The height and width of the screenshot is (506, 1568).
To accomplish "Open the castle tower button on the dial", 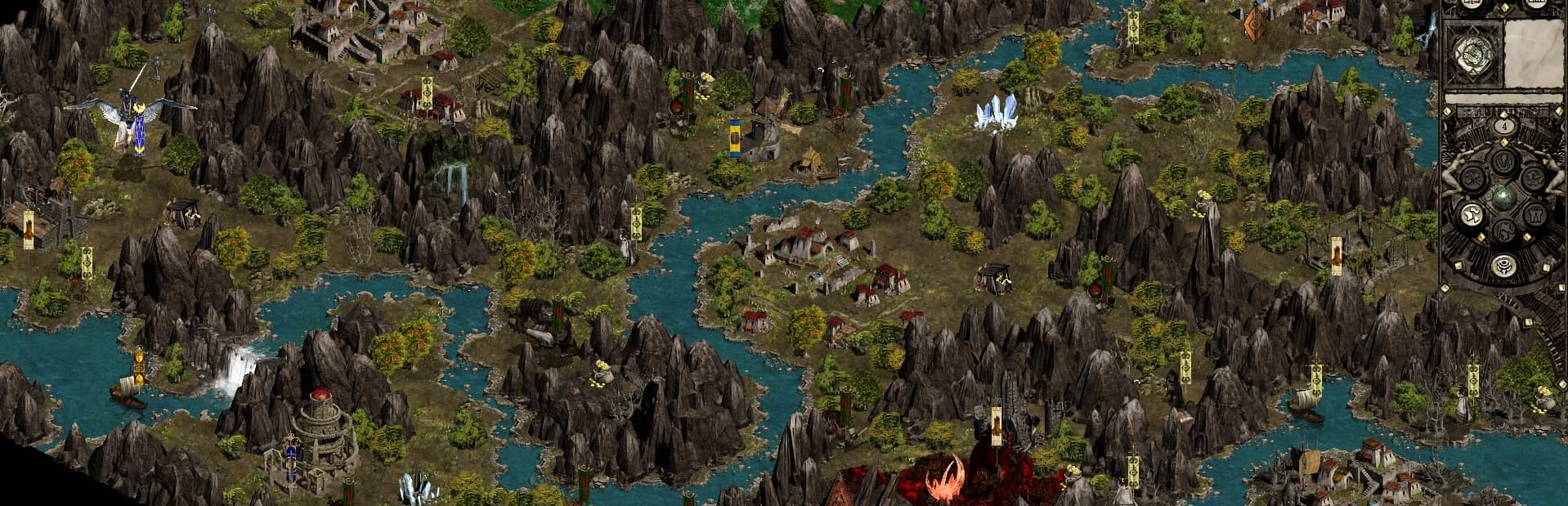I will click(1534, 215).
